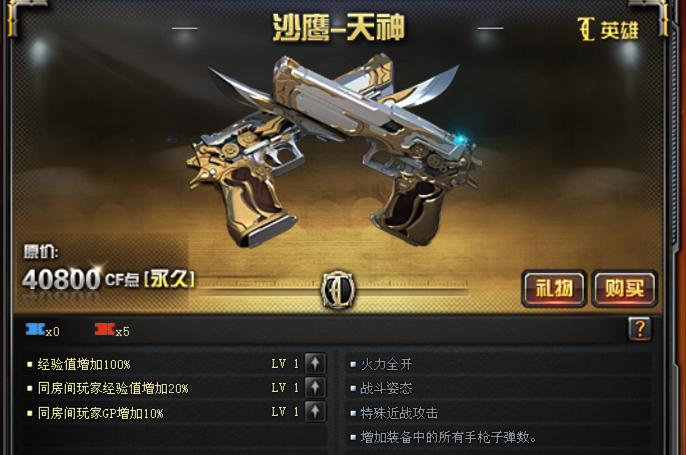Click the 购买 (buy) button
Viewport: 686px width, 455px height.
tap(624, 289)
